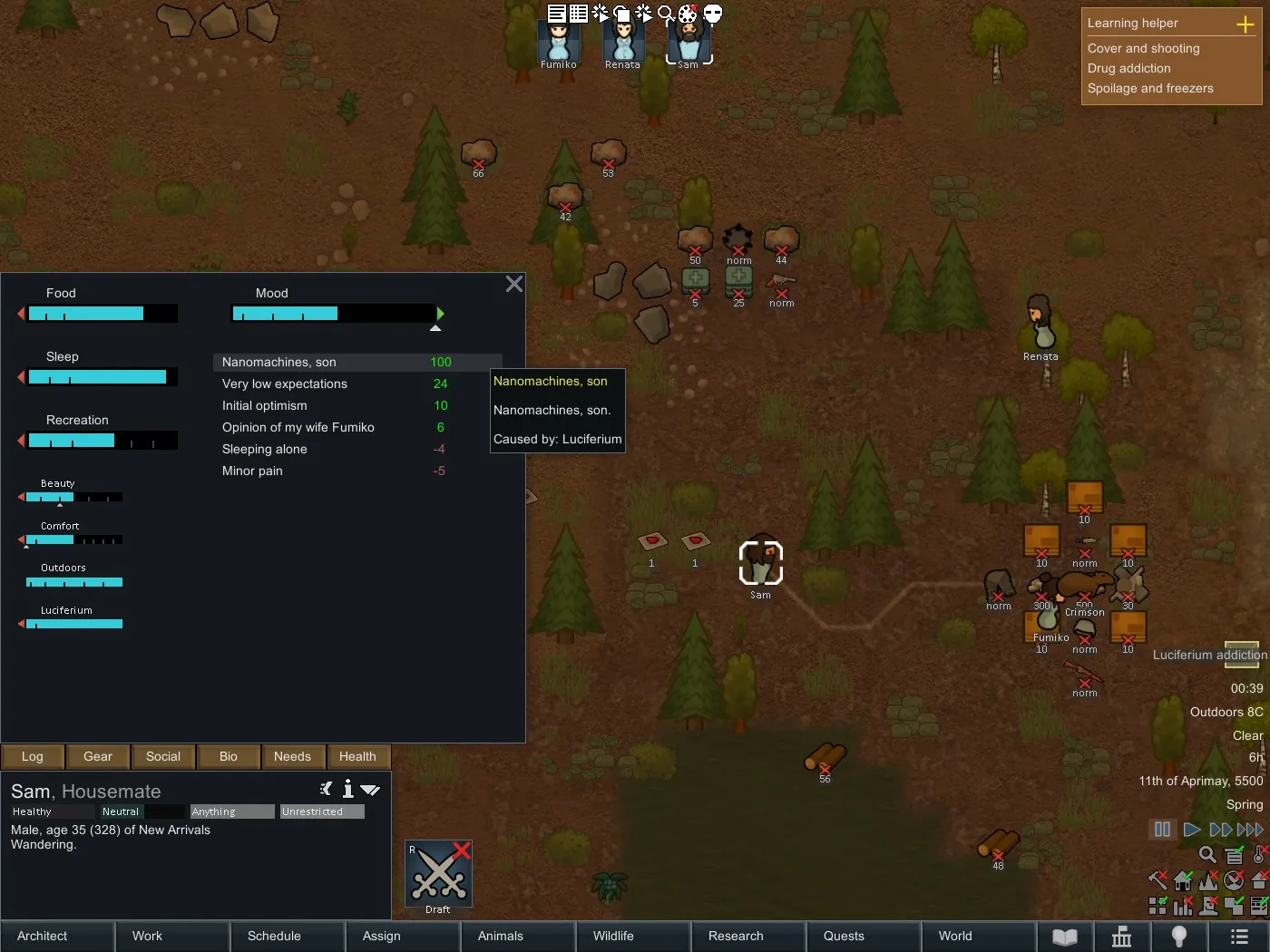Screen dimensions: 1270x952
Task: View the Bio tab
Action: click(229, 756)
